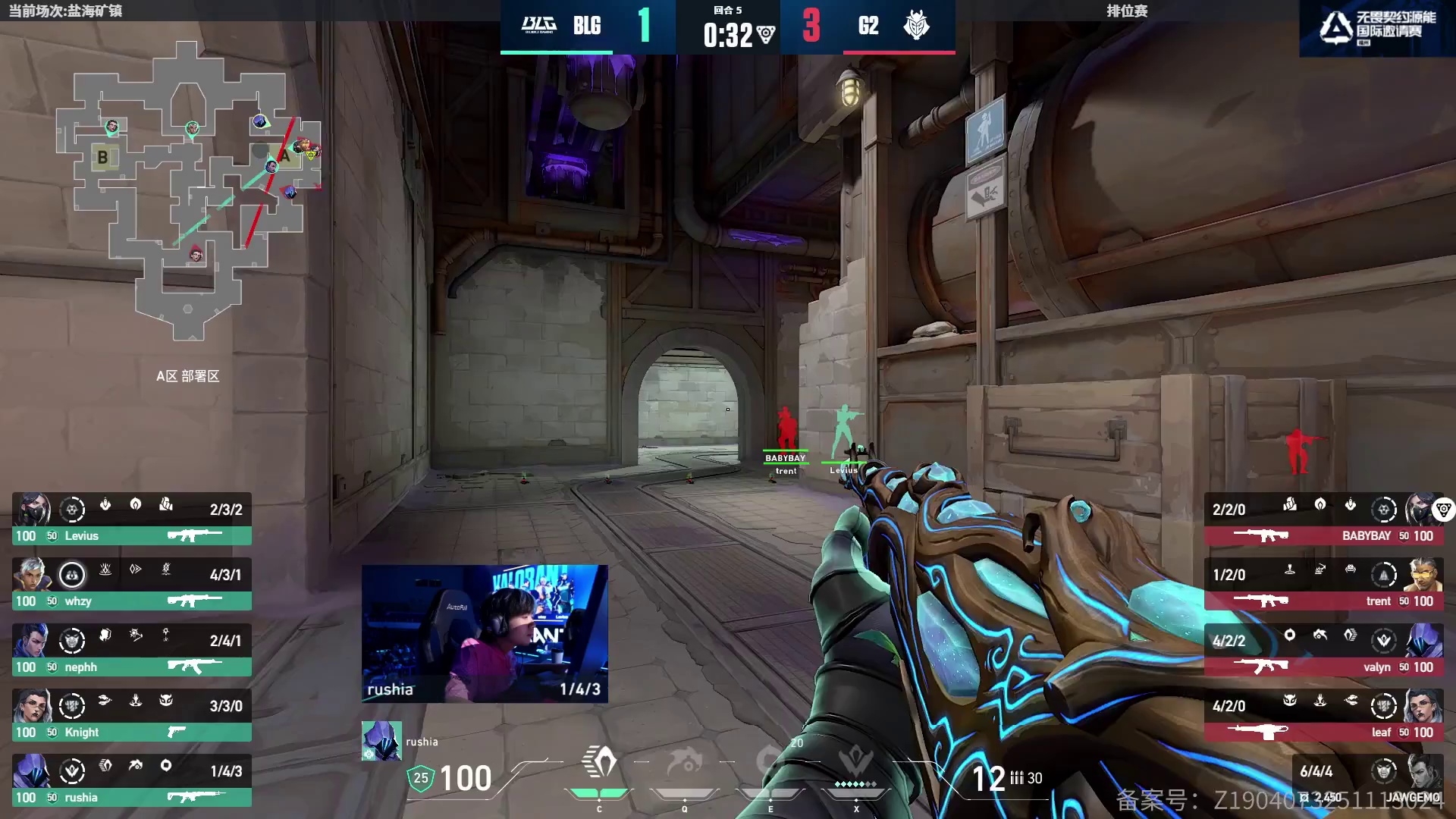Select valyn's player row
1456x819 pixels.
click(x=1323, y=651)
